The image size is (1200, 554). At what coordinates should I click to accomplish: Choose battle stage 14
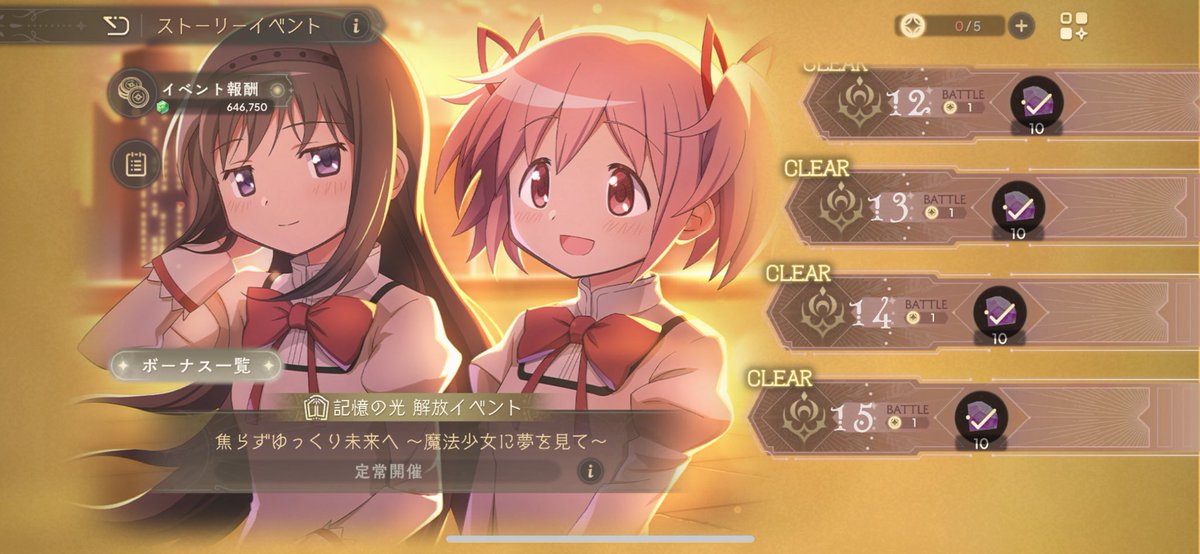point(880,311)
